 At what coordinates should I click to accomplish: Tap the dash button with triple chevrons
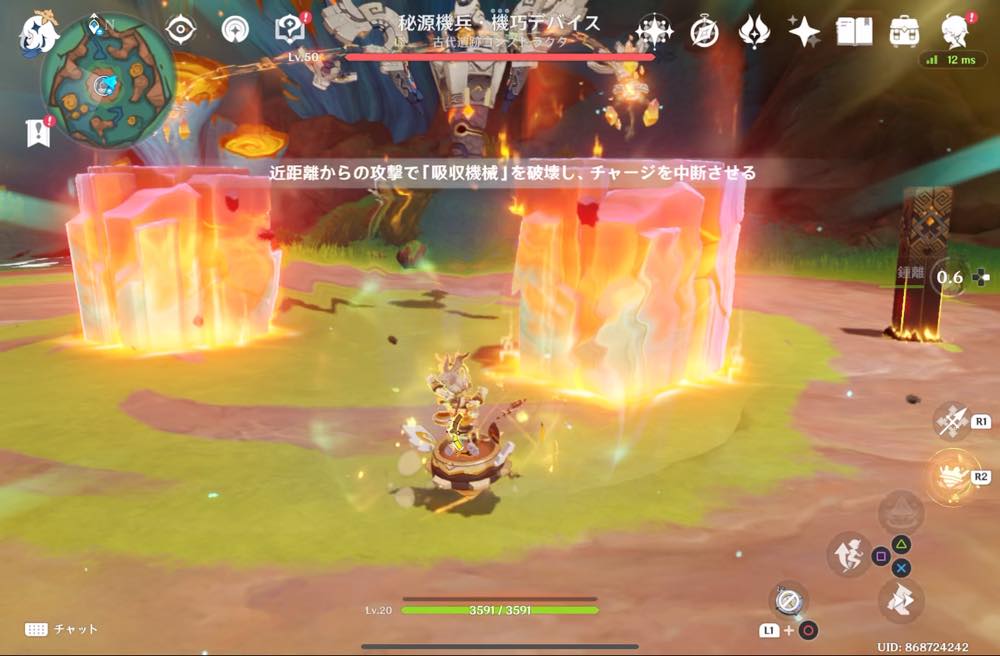901,600
